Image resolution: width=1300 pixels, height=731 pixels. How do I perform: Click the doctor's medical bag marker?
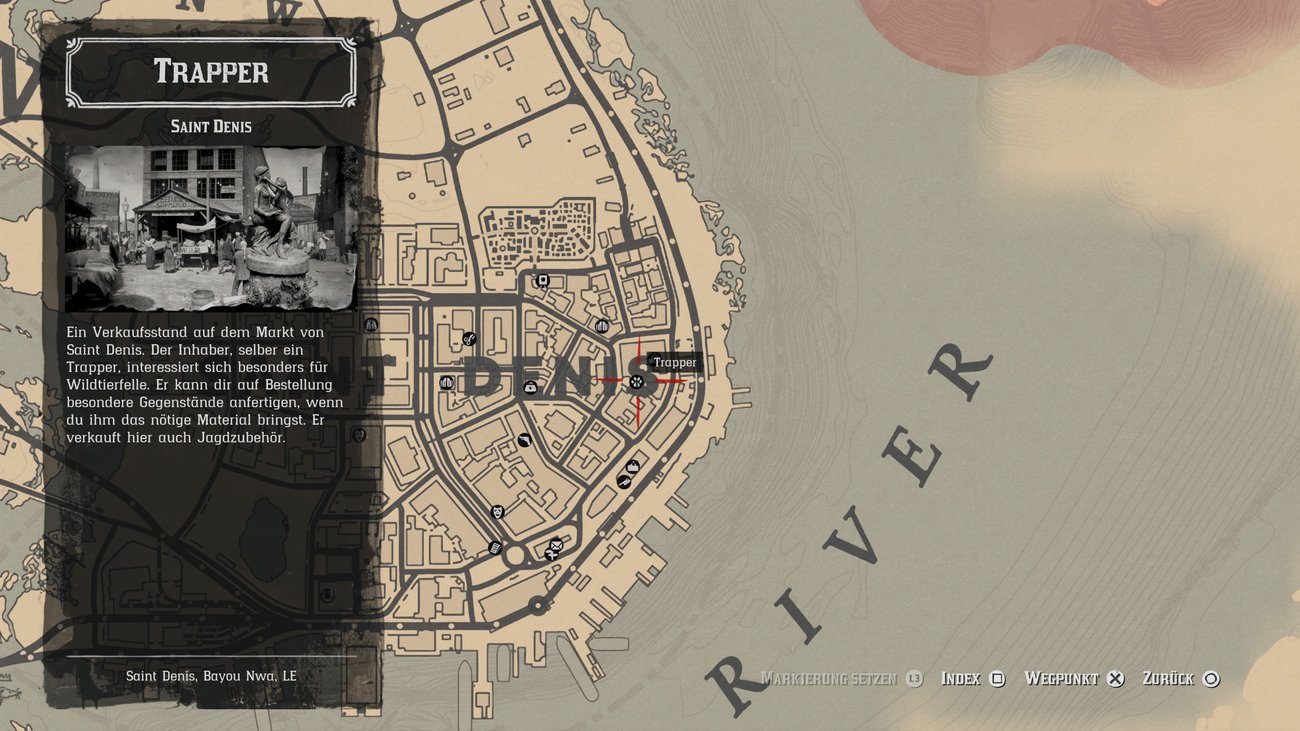click(x=530, y=387)
